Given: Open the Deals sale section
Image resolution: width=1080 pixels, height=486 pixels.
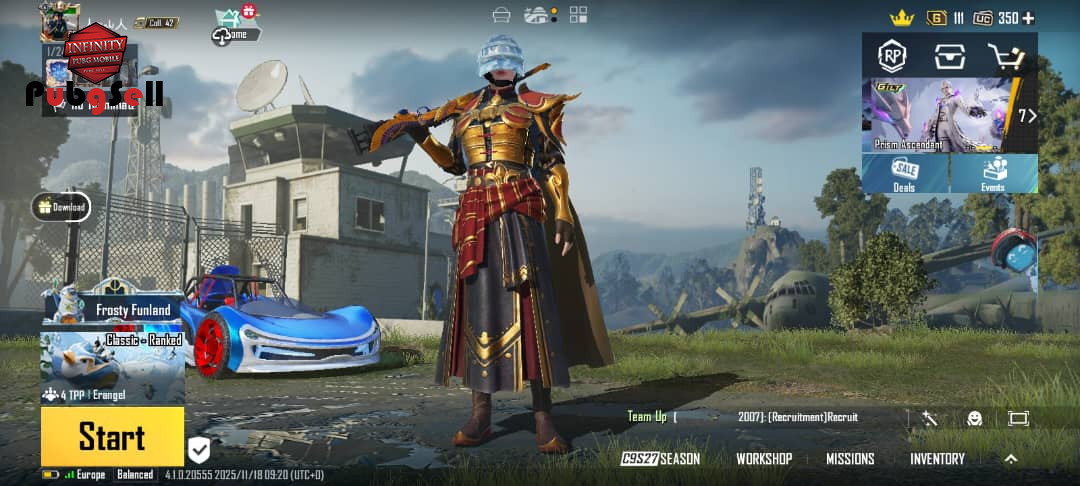Looking at the screenshot, I should [905, 174].
